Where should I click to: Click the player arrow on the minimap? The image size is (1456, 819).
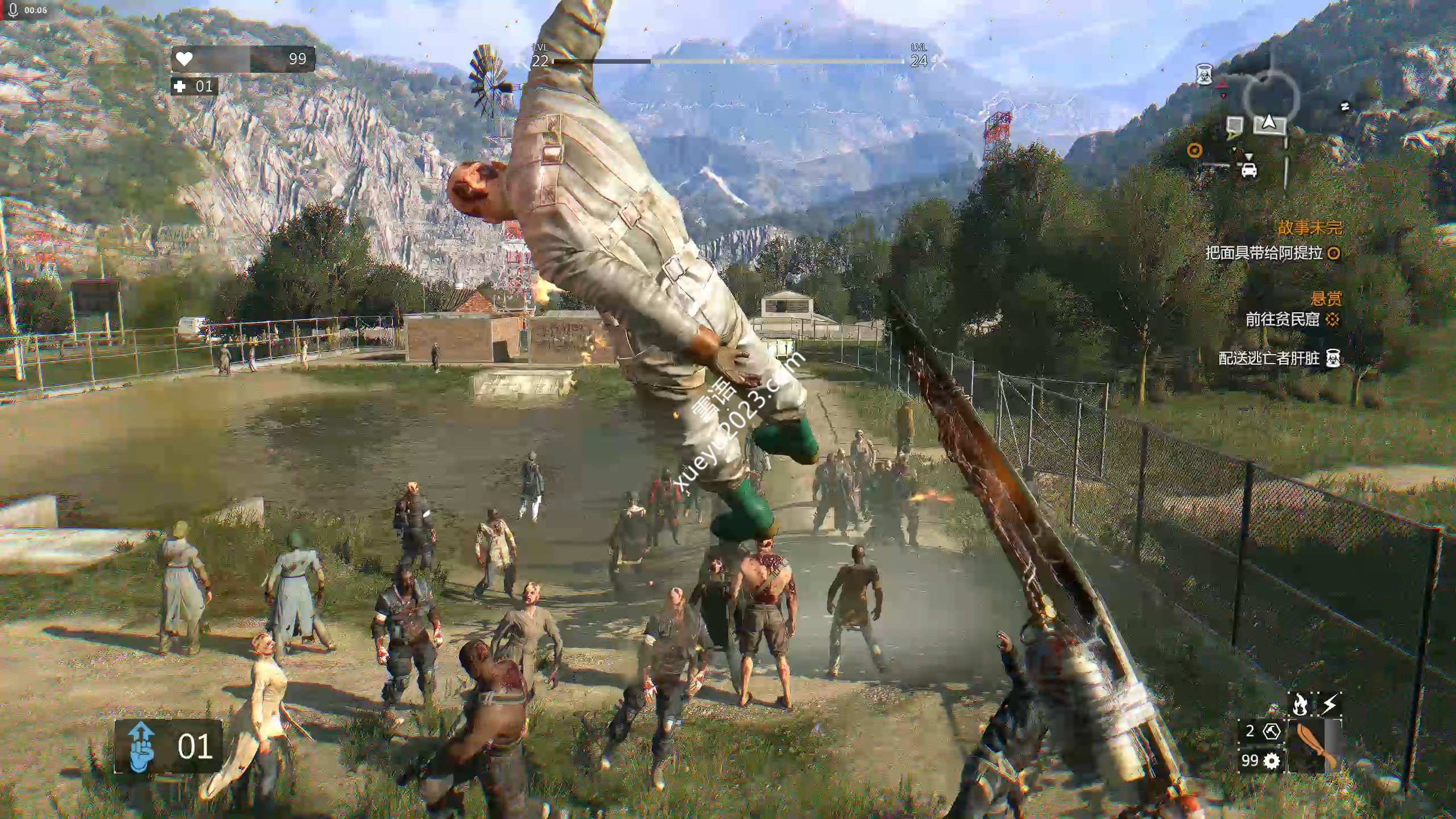pos(1269,121)
